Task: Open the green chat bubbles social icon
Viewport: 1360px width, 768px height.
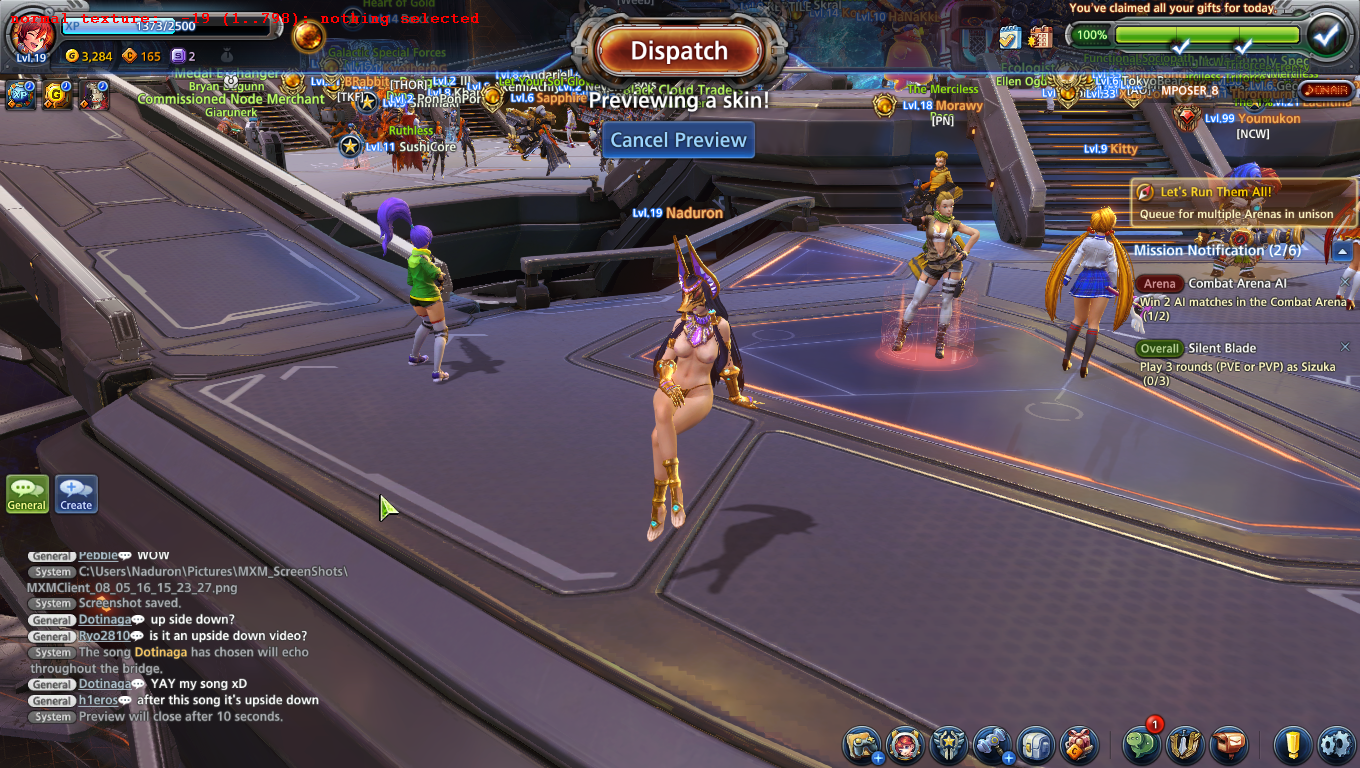Action: [x=1141, y=745]
